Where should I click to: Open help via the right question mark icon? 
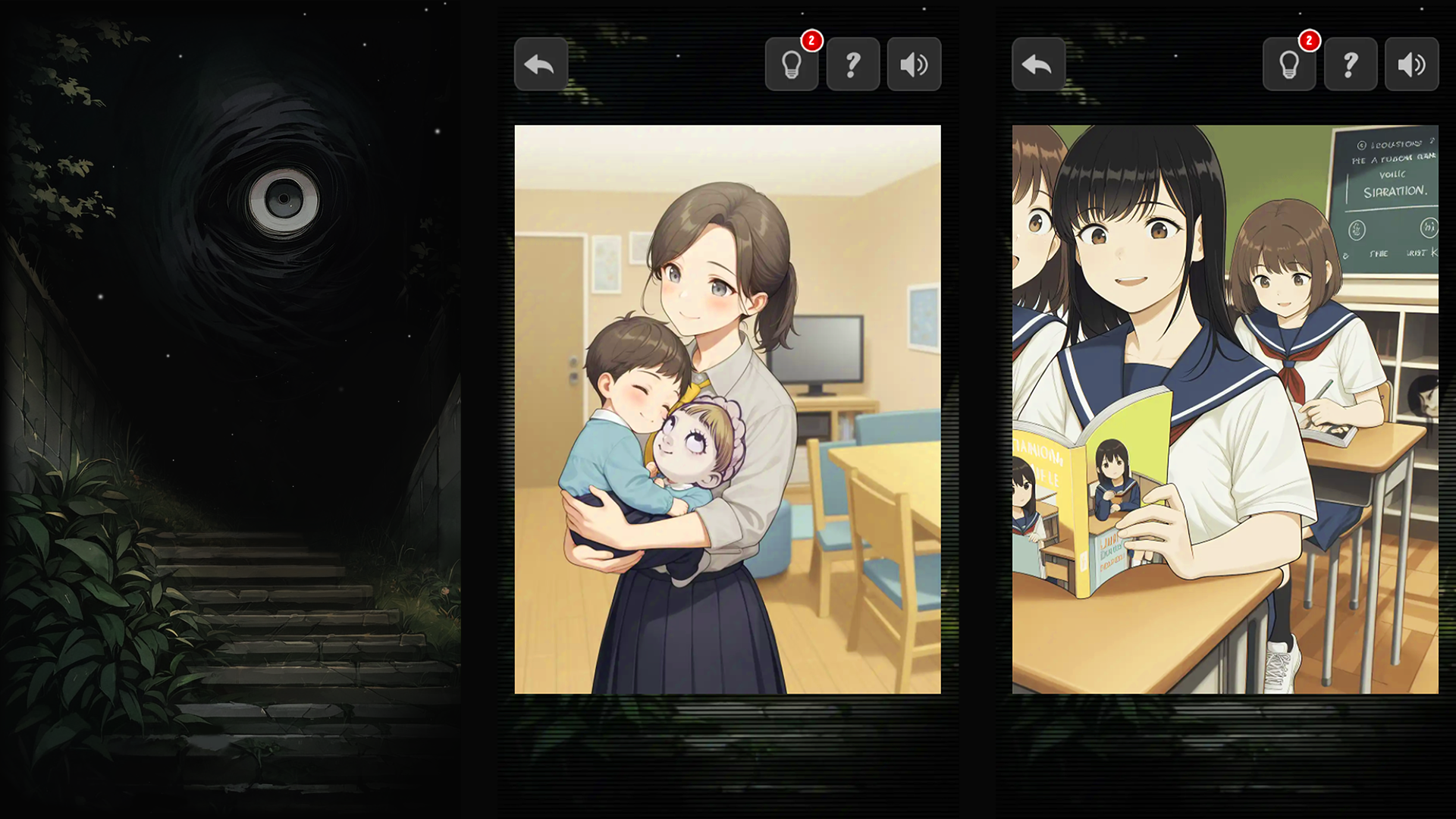[x=1350, y=64]
